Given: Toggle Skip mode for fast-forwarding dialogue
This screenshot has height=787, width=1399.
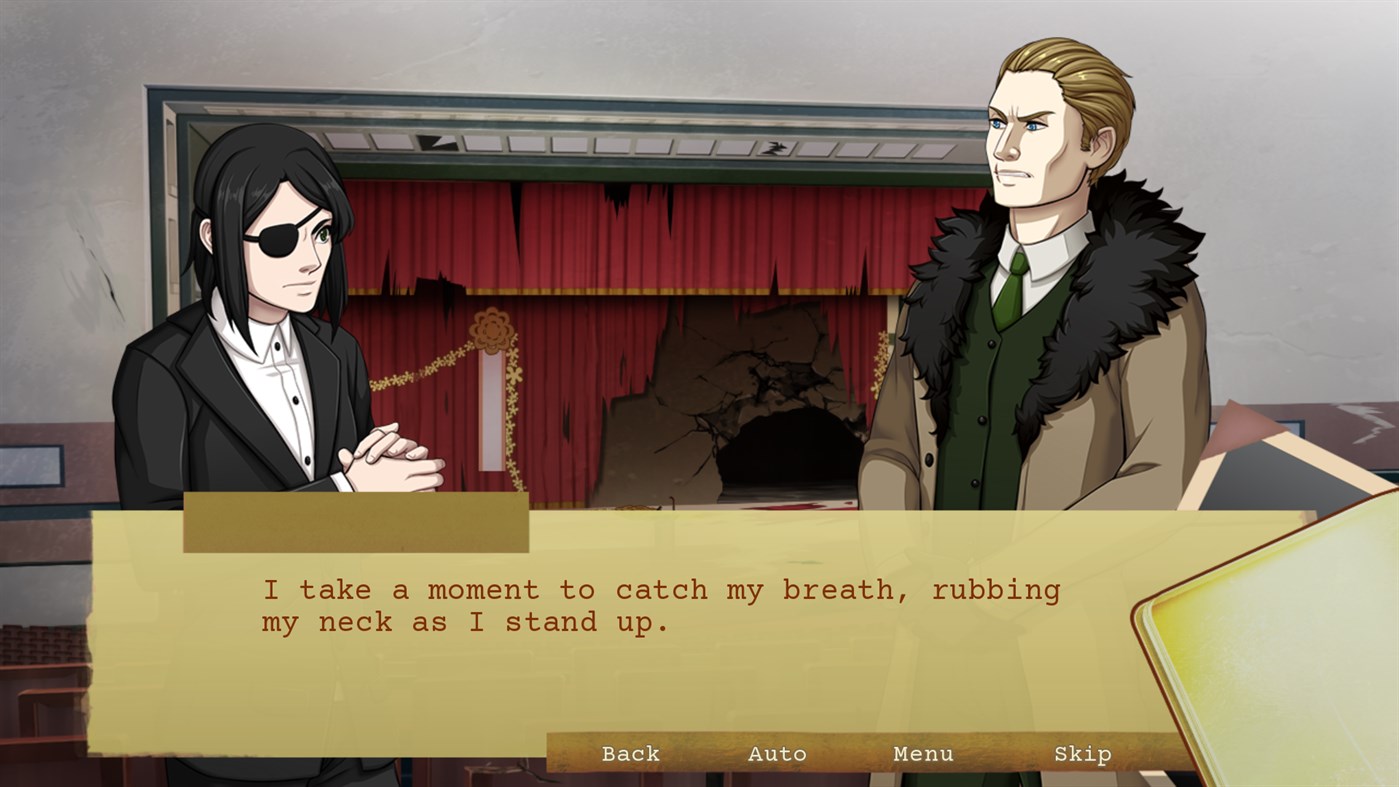Looking at the screenshot, I should 1085,754.
